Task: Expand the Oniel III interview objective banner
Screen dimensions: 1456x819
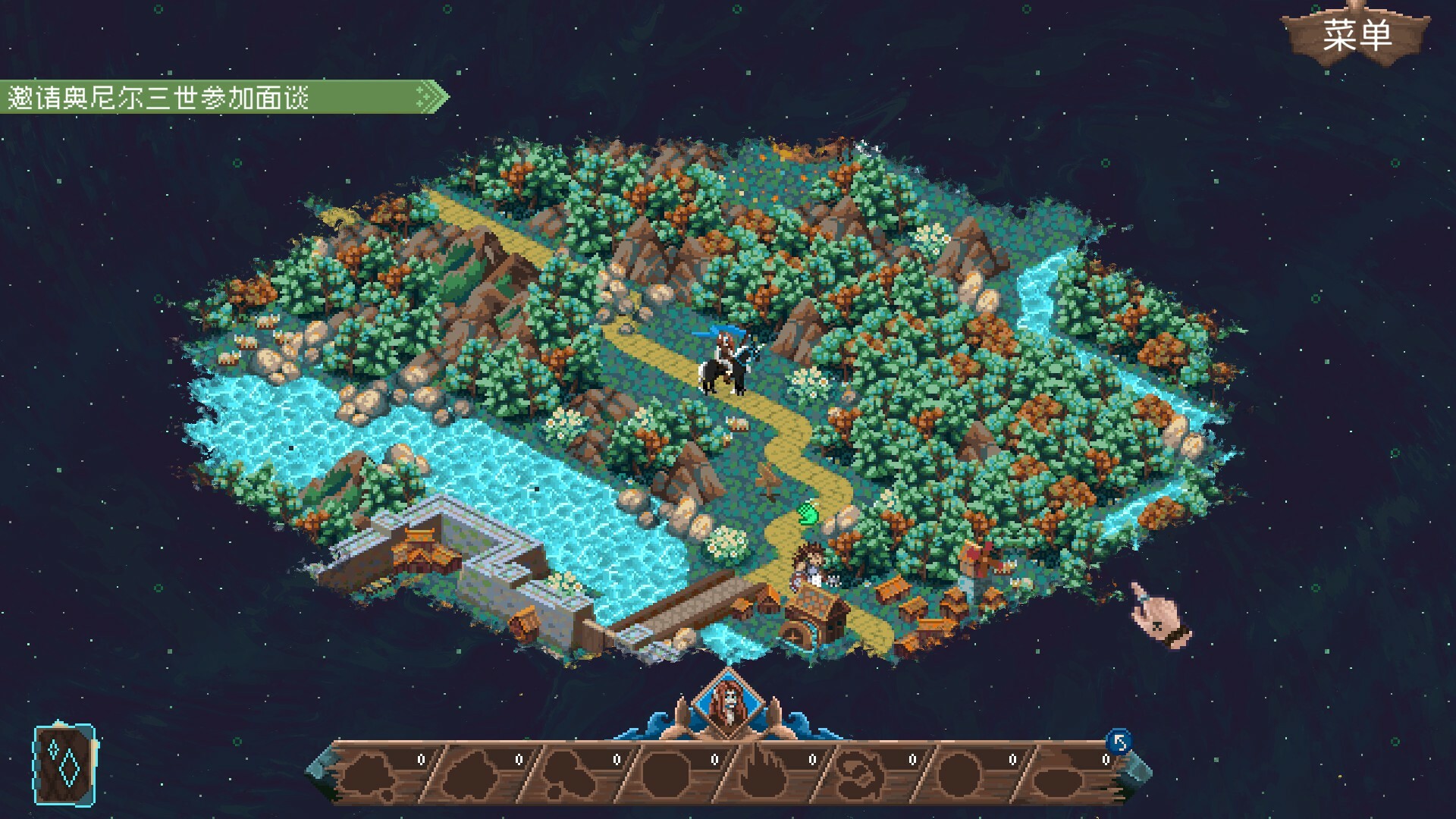Action: (x=225, y=98)
